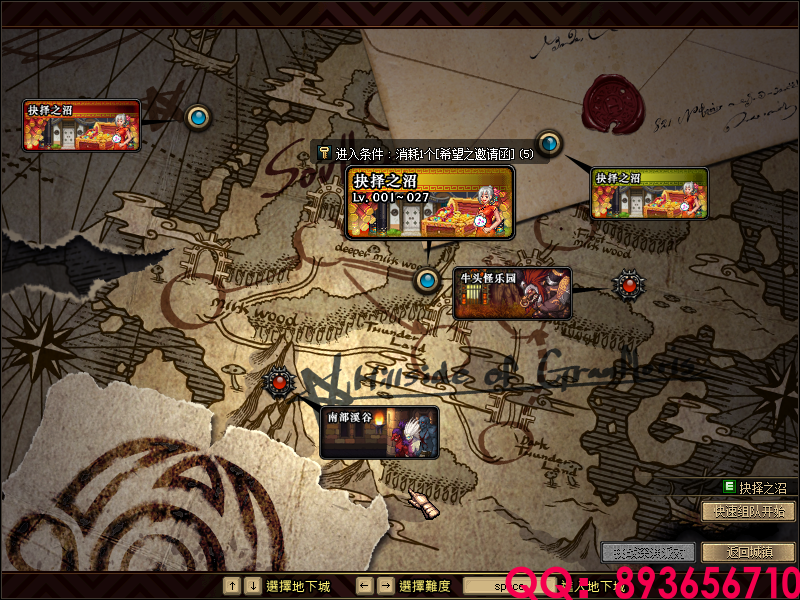Select the blue orb marker beside the red-banner card

coord(198,118)
